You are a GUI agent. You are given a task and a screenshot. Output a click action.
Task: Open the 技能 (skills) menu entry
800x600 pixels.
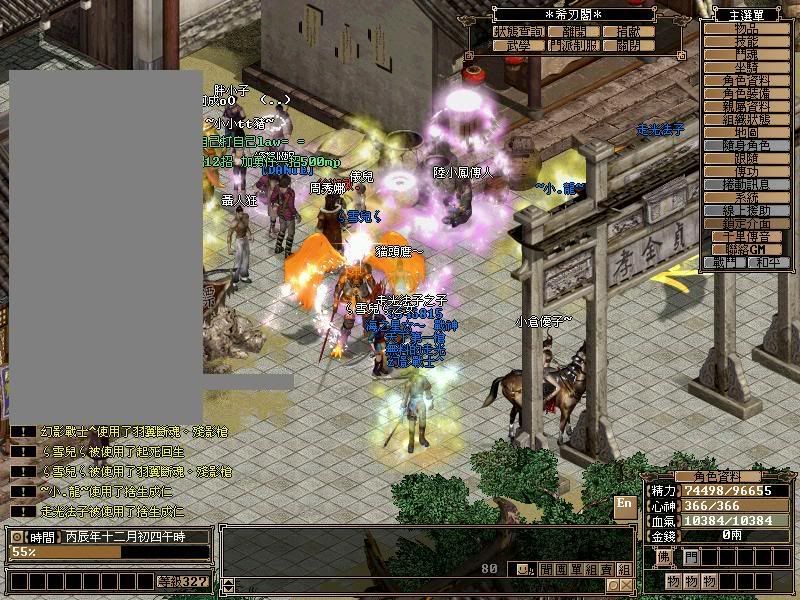(746, 43)
